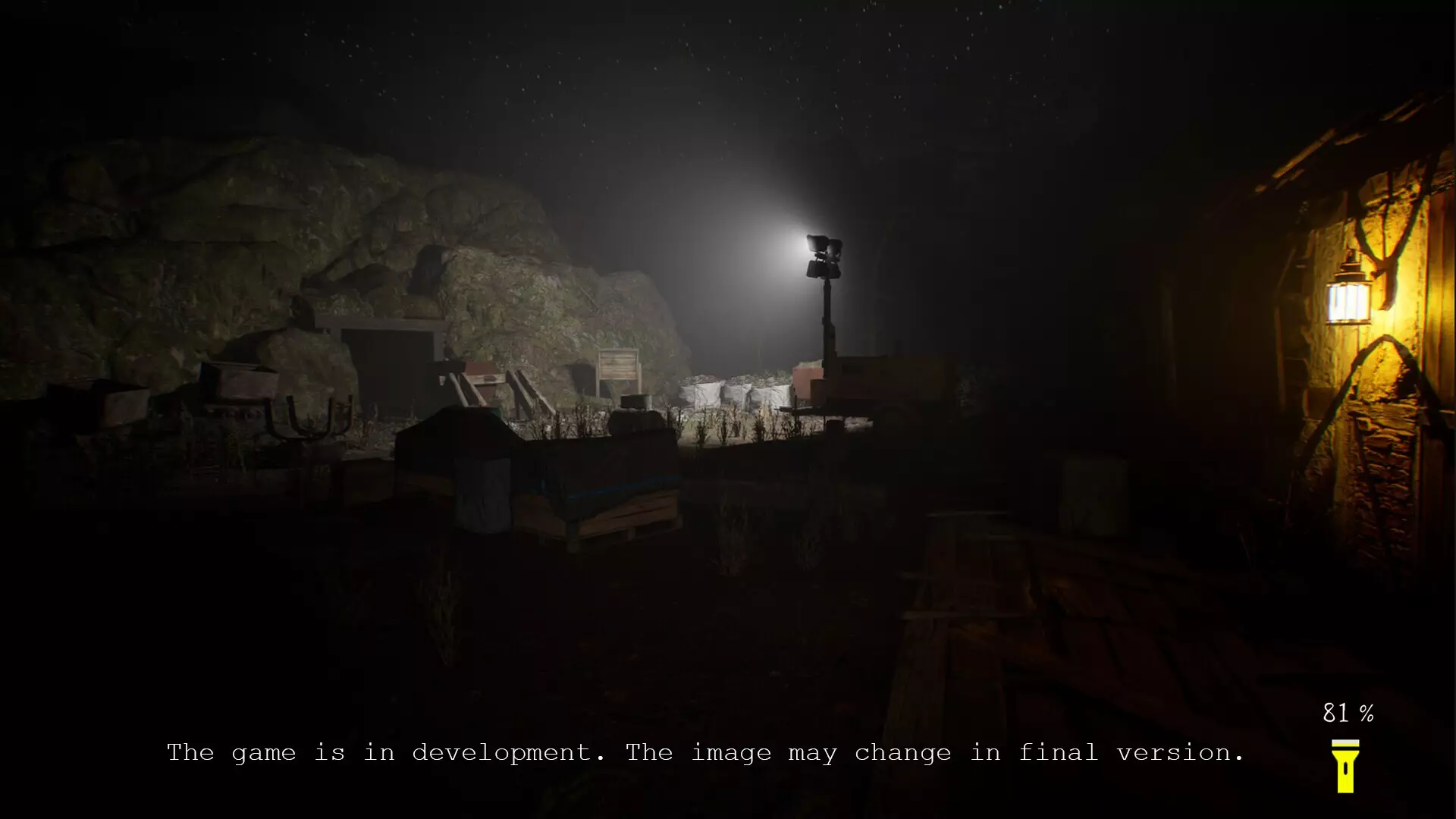Viewport: 1456px width, 819px height.
Task: Click the 81 % battery readout
Action: click(x=1348, y=711)
